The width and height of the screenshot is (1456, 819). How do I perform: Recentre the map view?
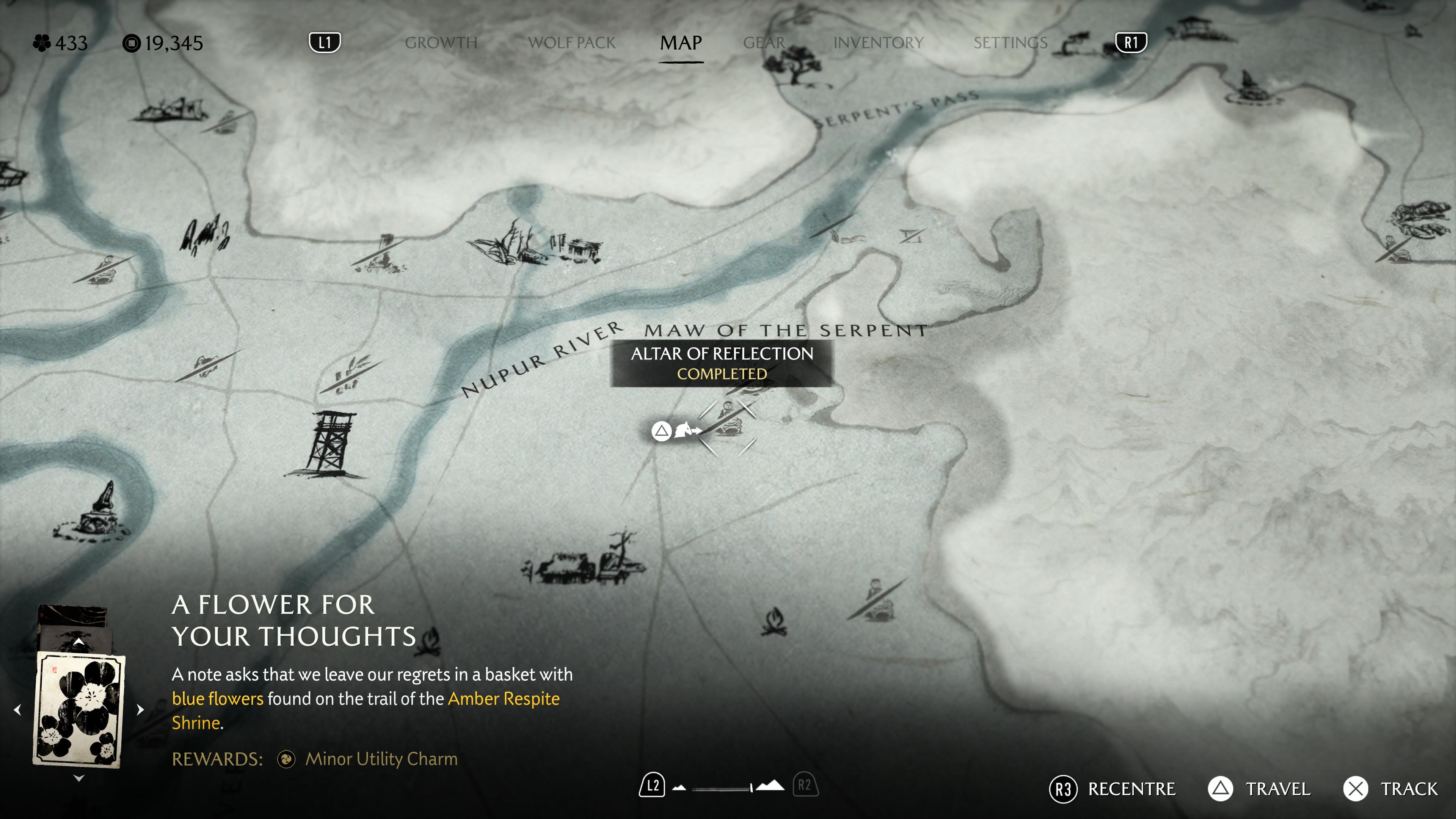tap(1112, 789)
